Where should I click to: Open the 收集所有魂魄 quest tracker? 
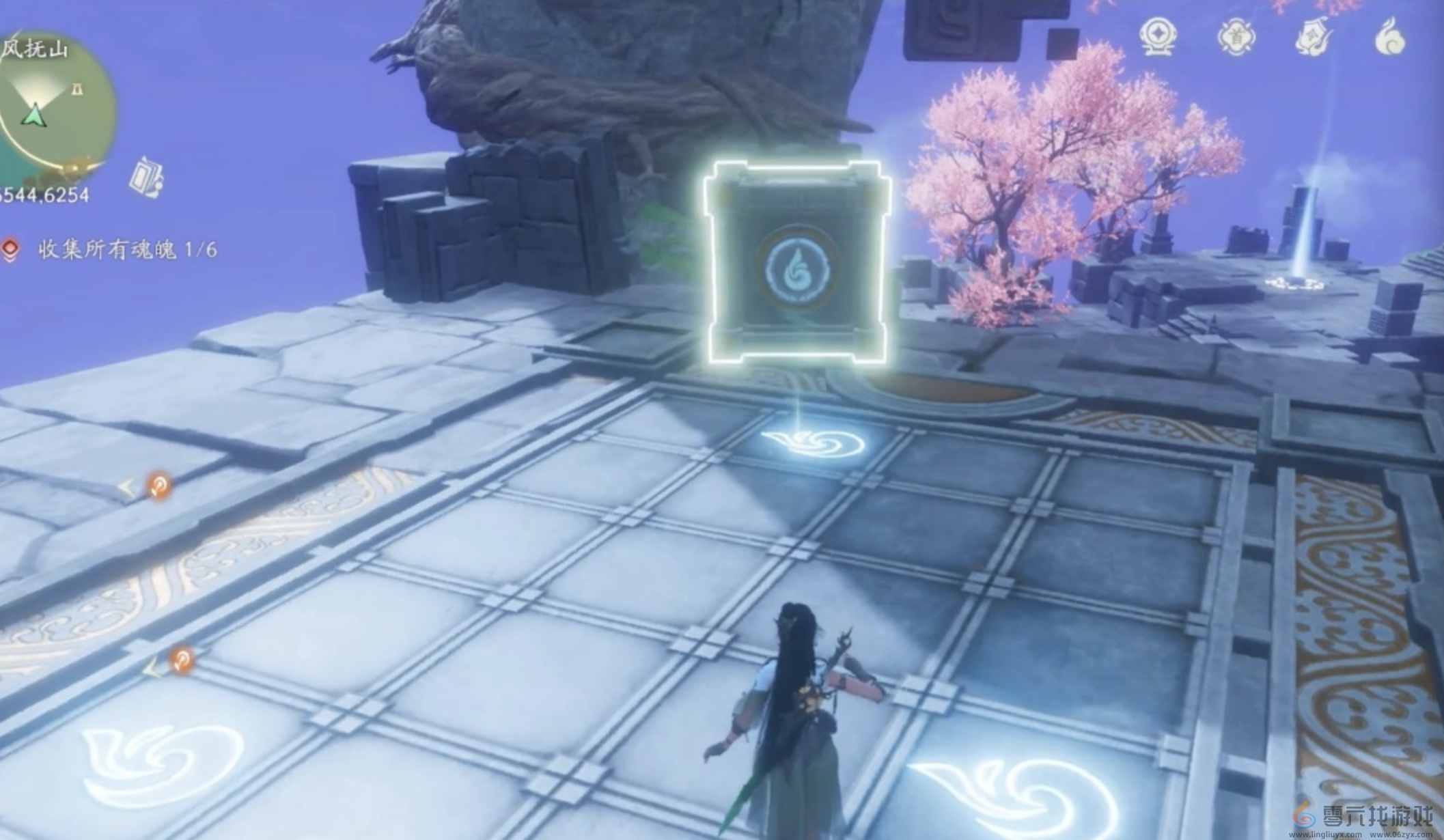[127, 250]
